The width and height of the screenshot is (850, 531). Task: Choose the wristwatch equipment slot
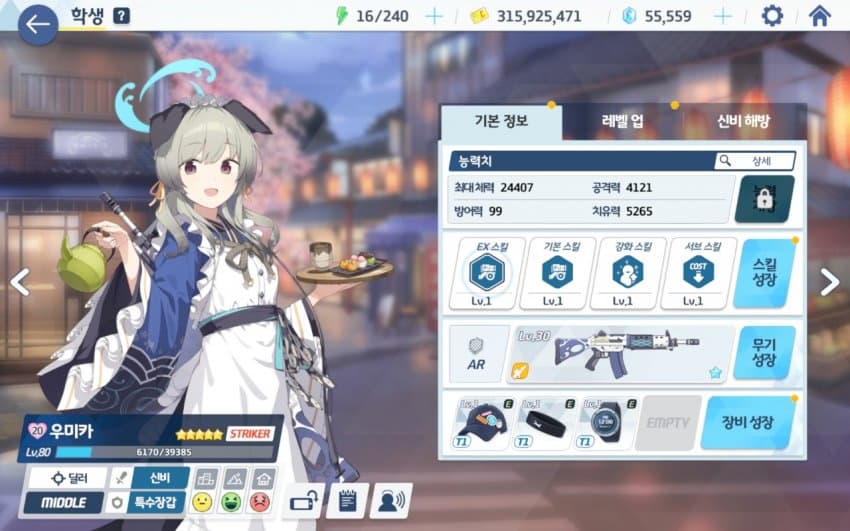coord(606,422)
